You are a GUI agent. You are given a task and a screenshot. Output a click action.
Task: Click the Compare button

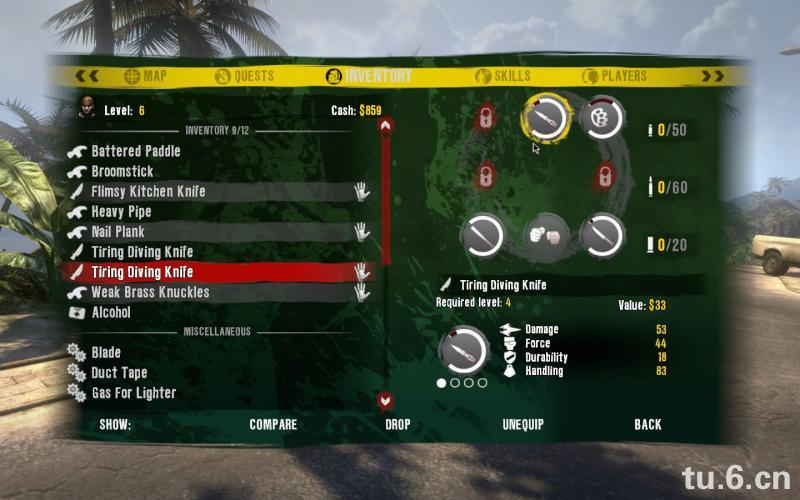point(273,425)
